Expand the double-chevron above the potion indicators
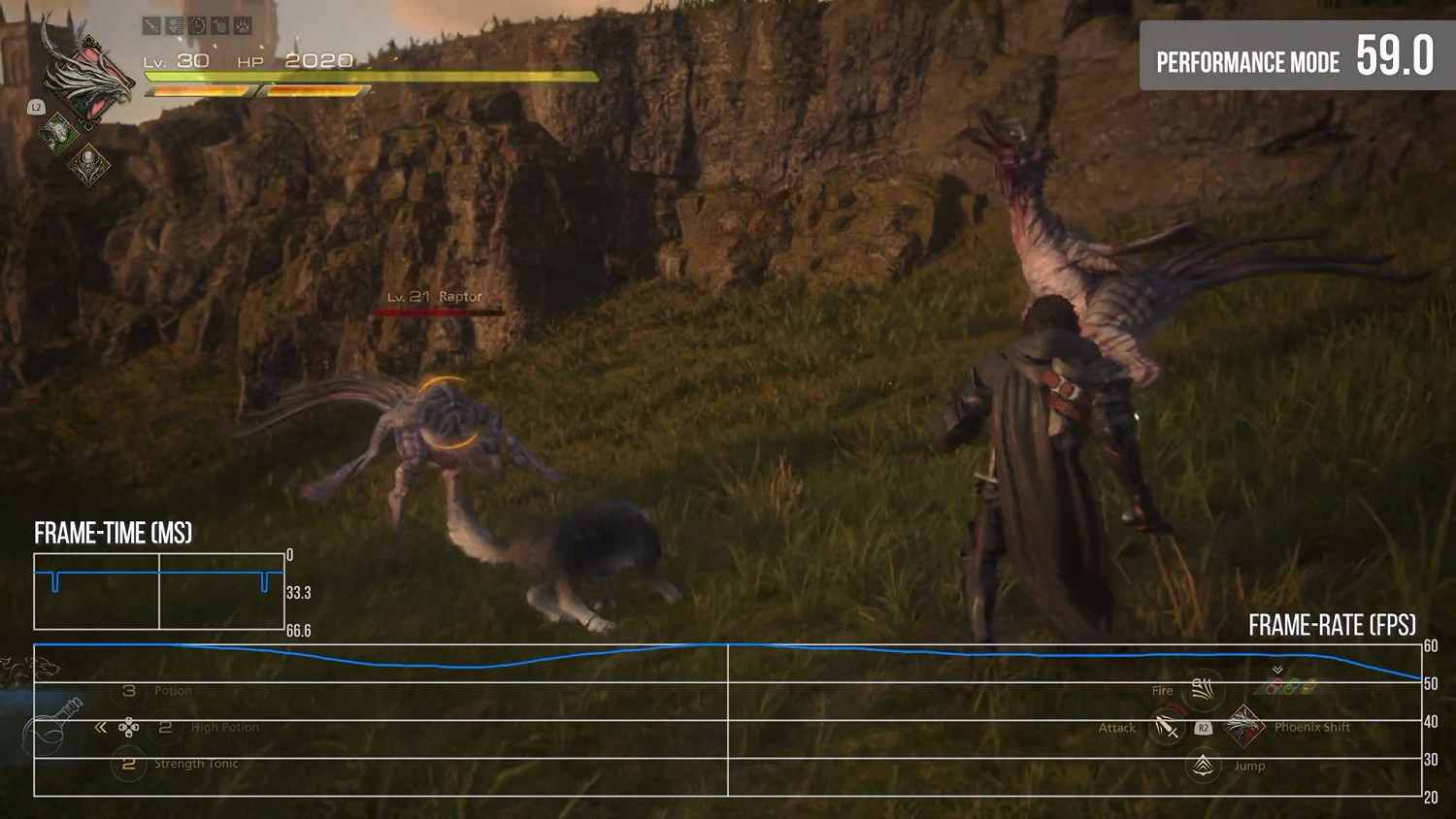The height and width of the screenshot is (819, 1456). 1277,670
